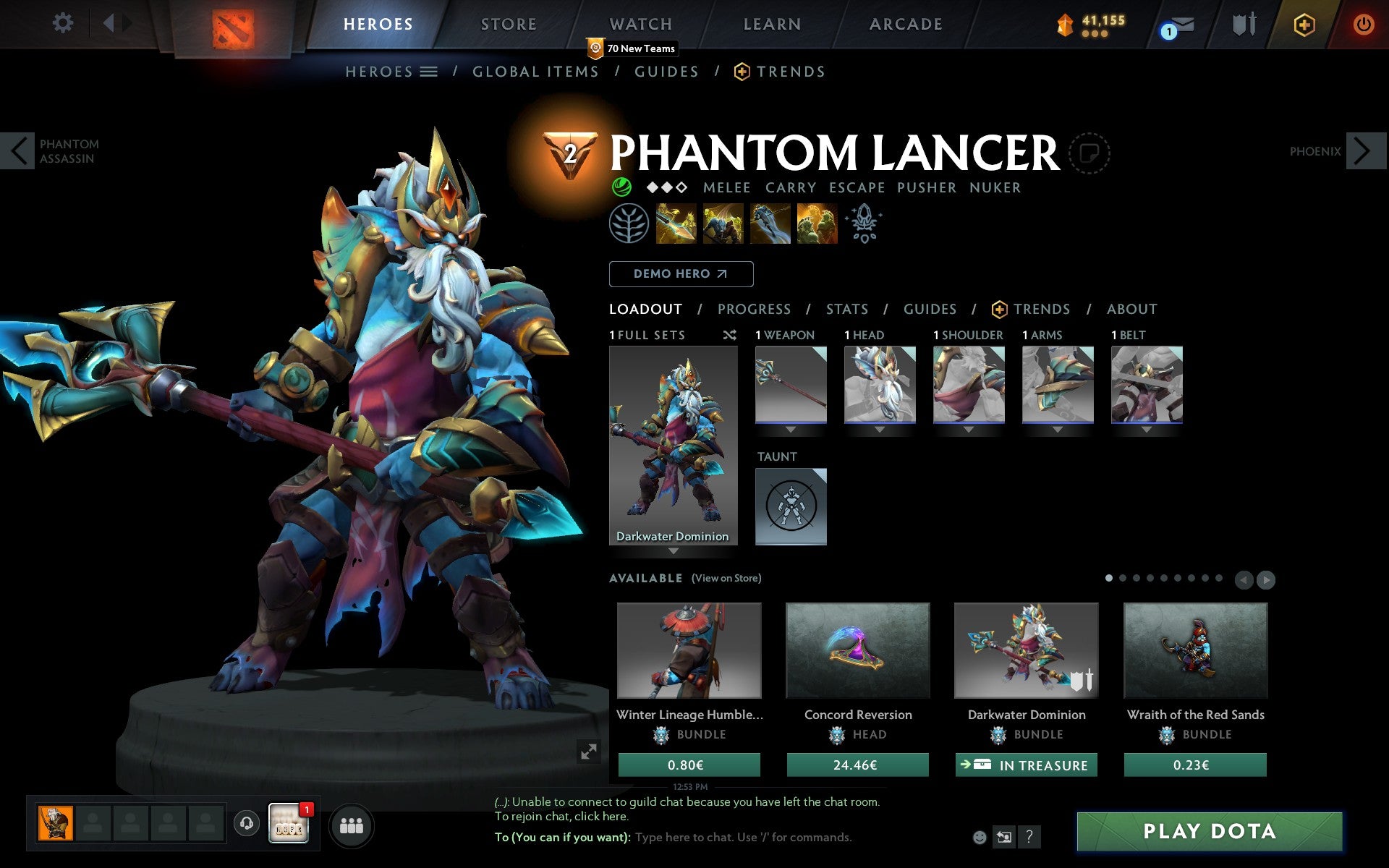The image size is (1389, 868).
Task: Open the Arcade menu item
Action: (x=905, y=23)
